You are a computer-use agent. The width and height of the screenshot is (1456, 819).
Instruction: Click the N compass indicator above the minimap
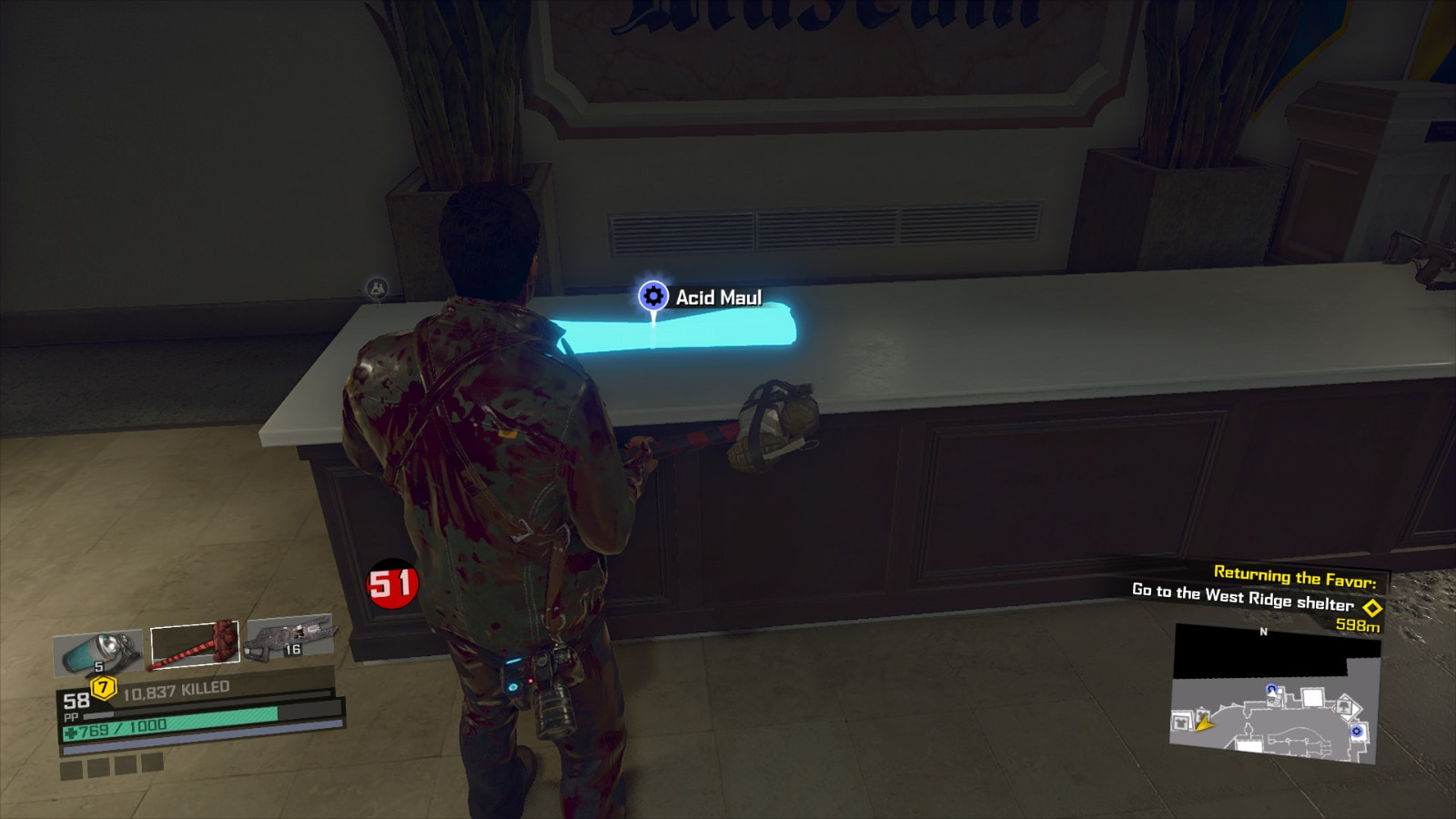[x=1263, y=630]
